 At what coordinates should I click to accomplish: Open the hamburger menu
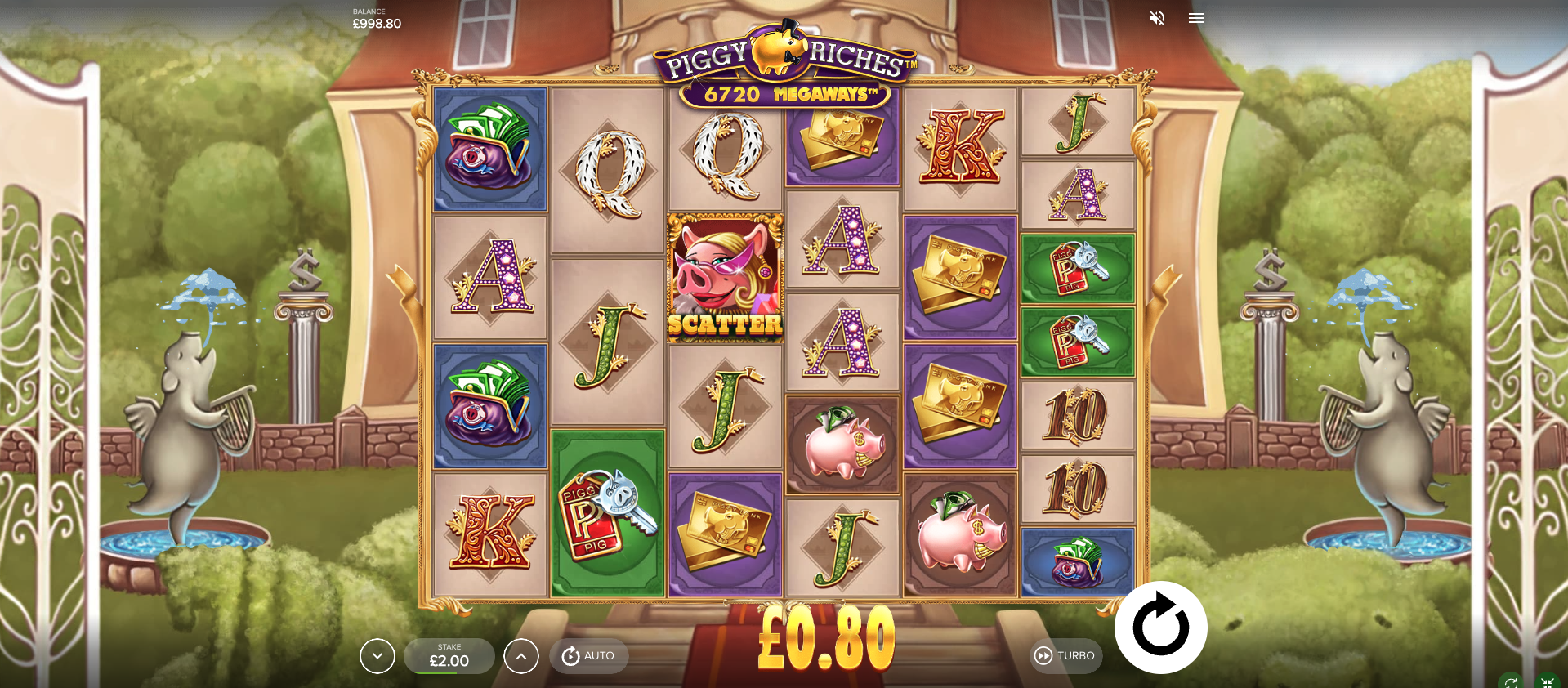click(1196, 18)
